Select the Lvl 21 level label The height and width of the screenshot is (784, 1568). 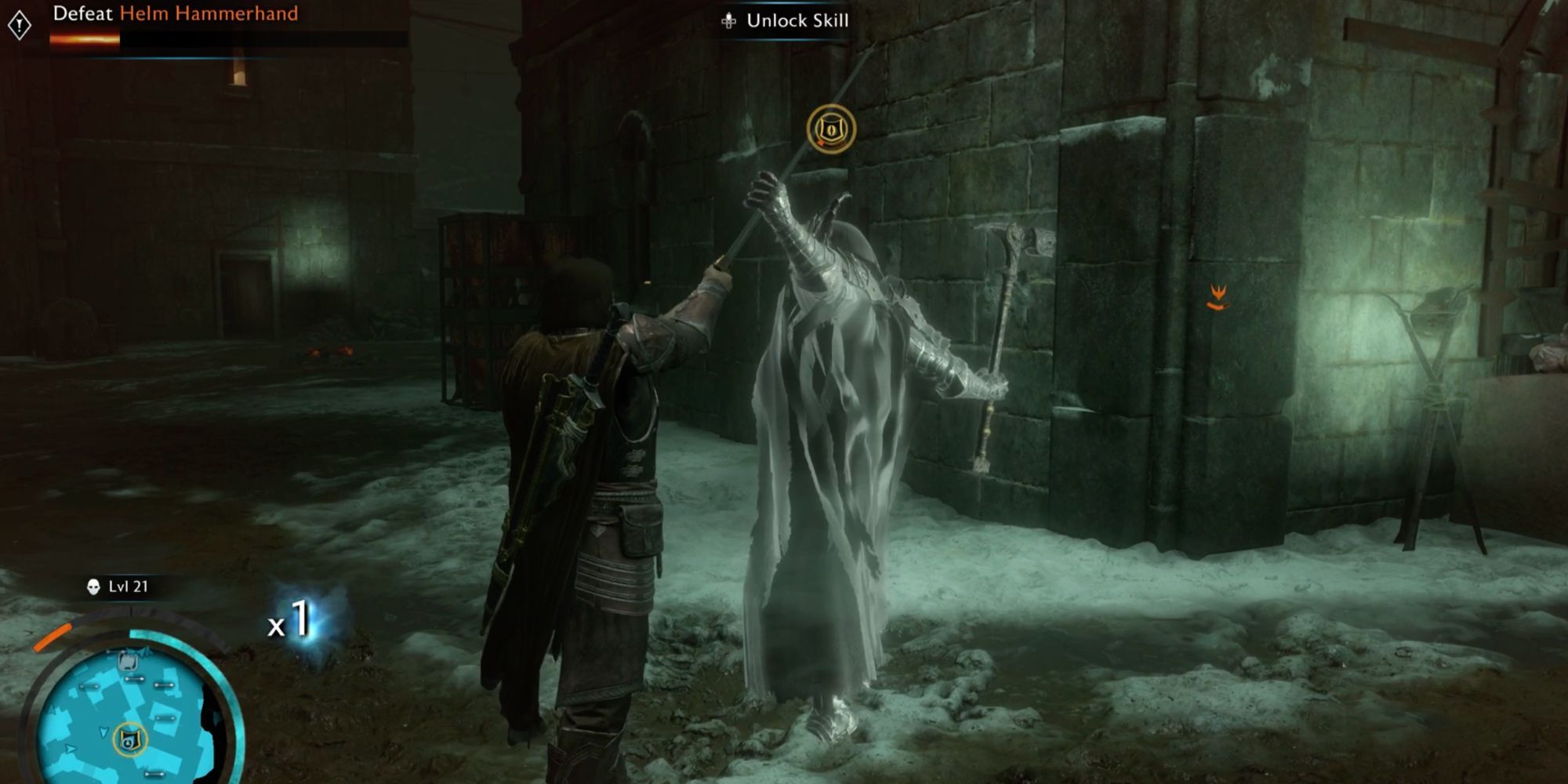[128, 586]
